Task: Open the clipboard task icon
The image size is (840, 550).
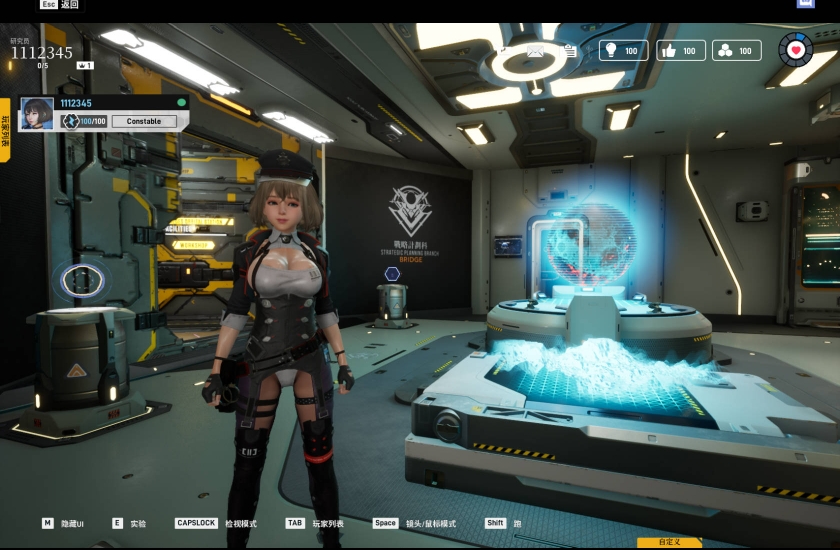Action: click(x=570, y=50)
